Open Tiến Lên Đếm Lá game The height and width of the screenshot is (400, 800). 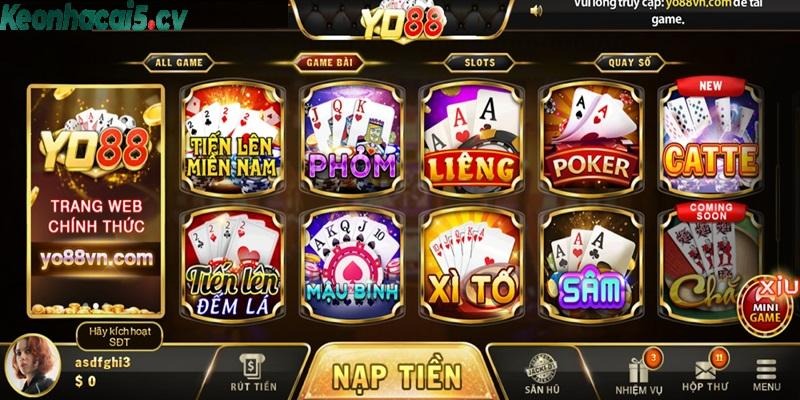[231, 260]
